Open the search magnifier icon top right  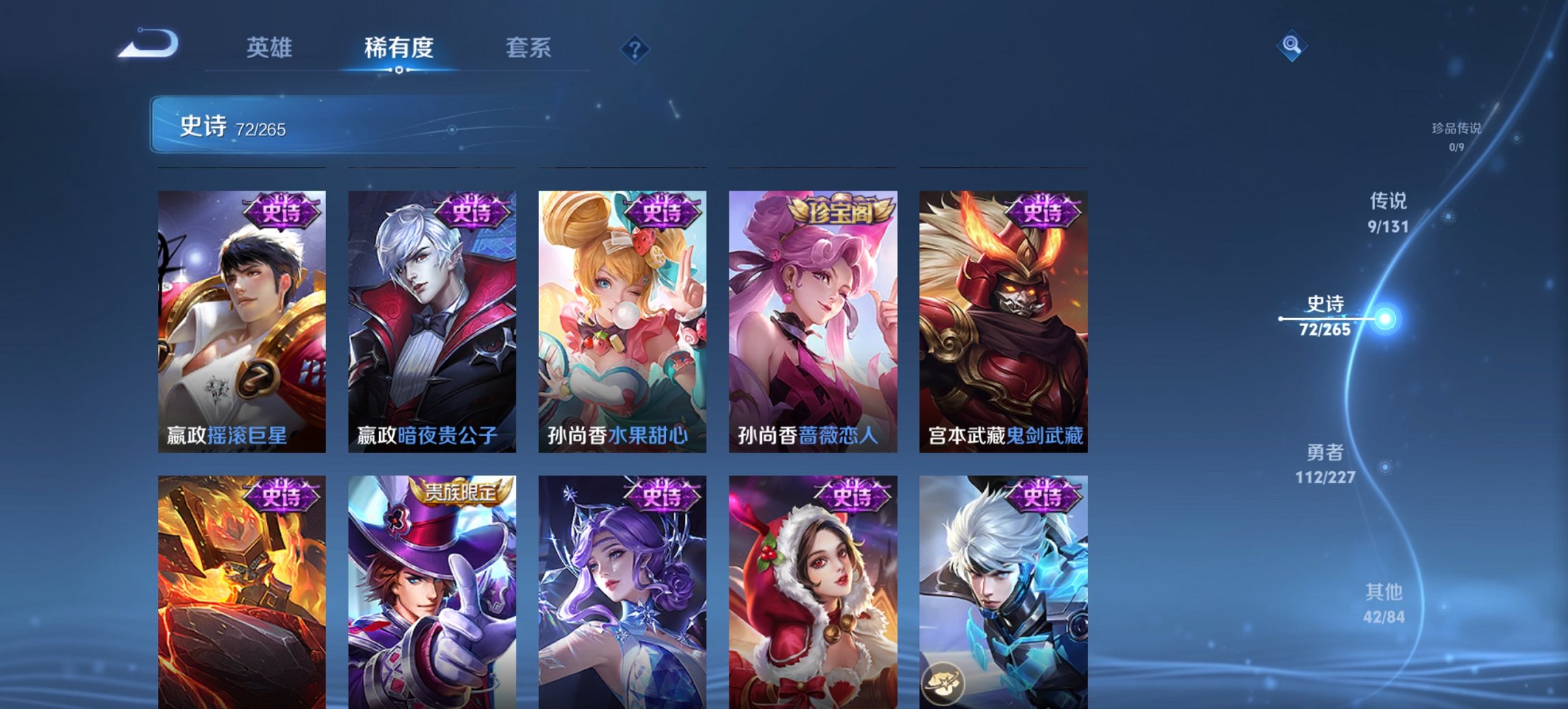[1291, 46]
